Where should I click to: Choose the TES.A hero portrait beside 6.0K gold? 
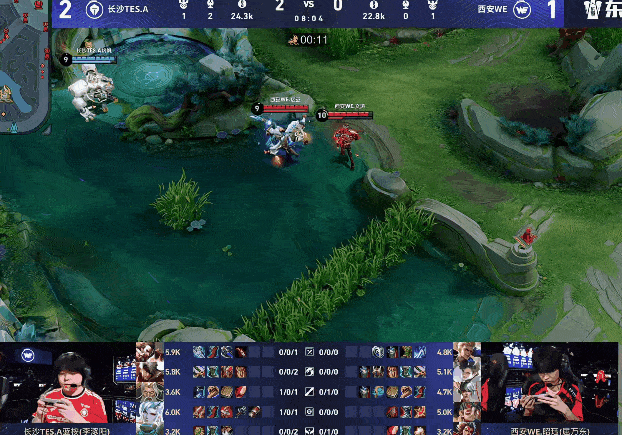(149, 410)
